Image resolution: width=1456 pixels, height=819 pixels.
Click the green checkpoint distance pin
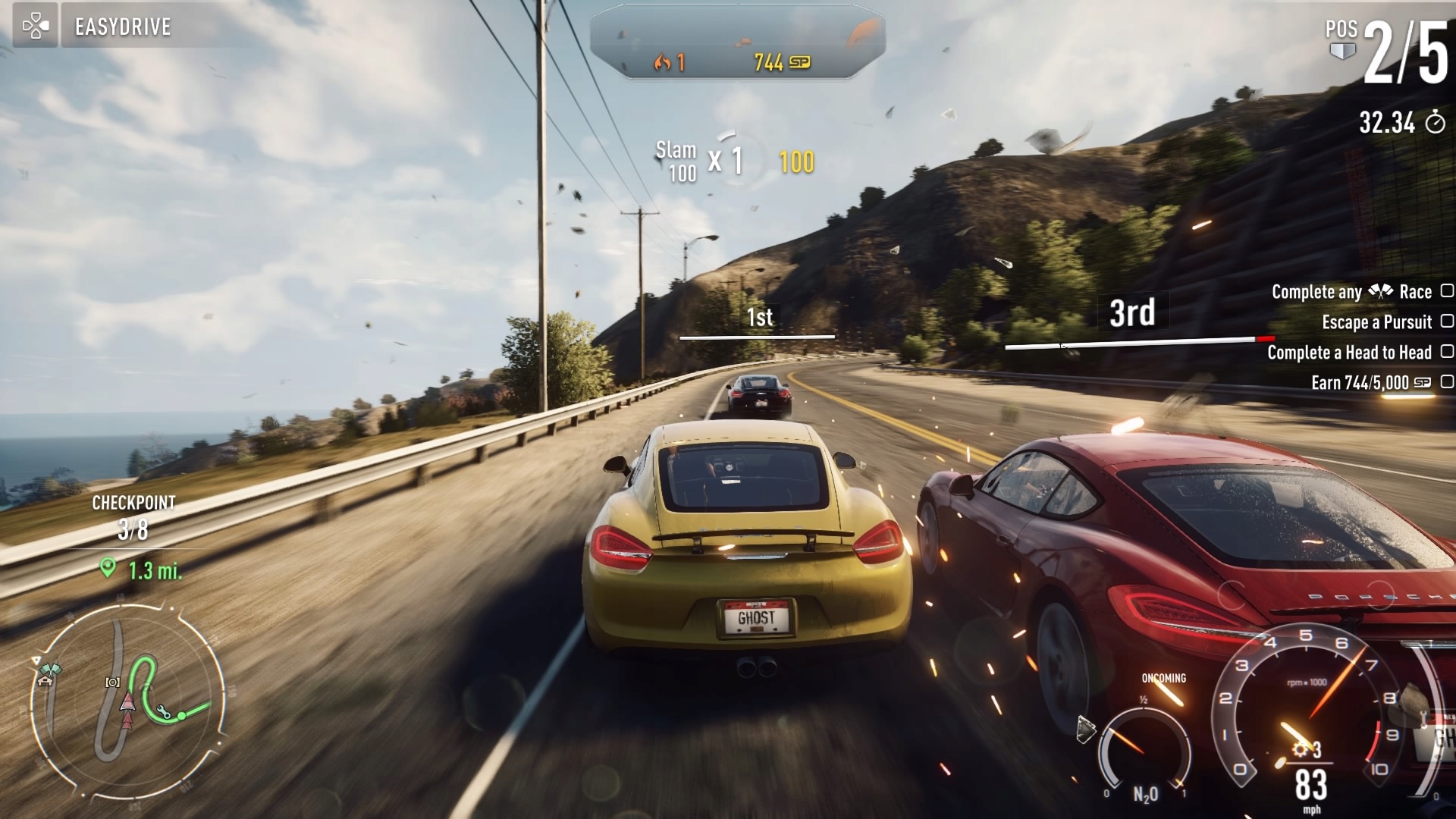(x=108, y=568)
